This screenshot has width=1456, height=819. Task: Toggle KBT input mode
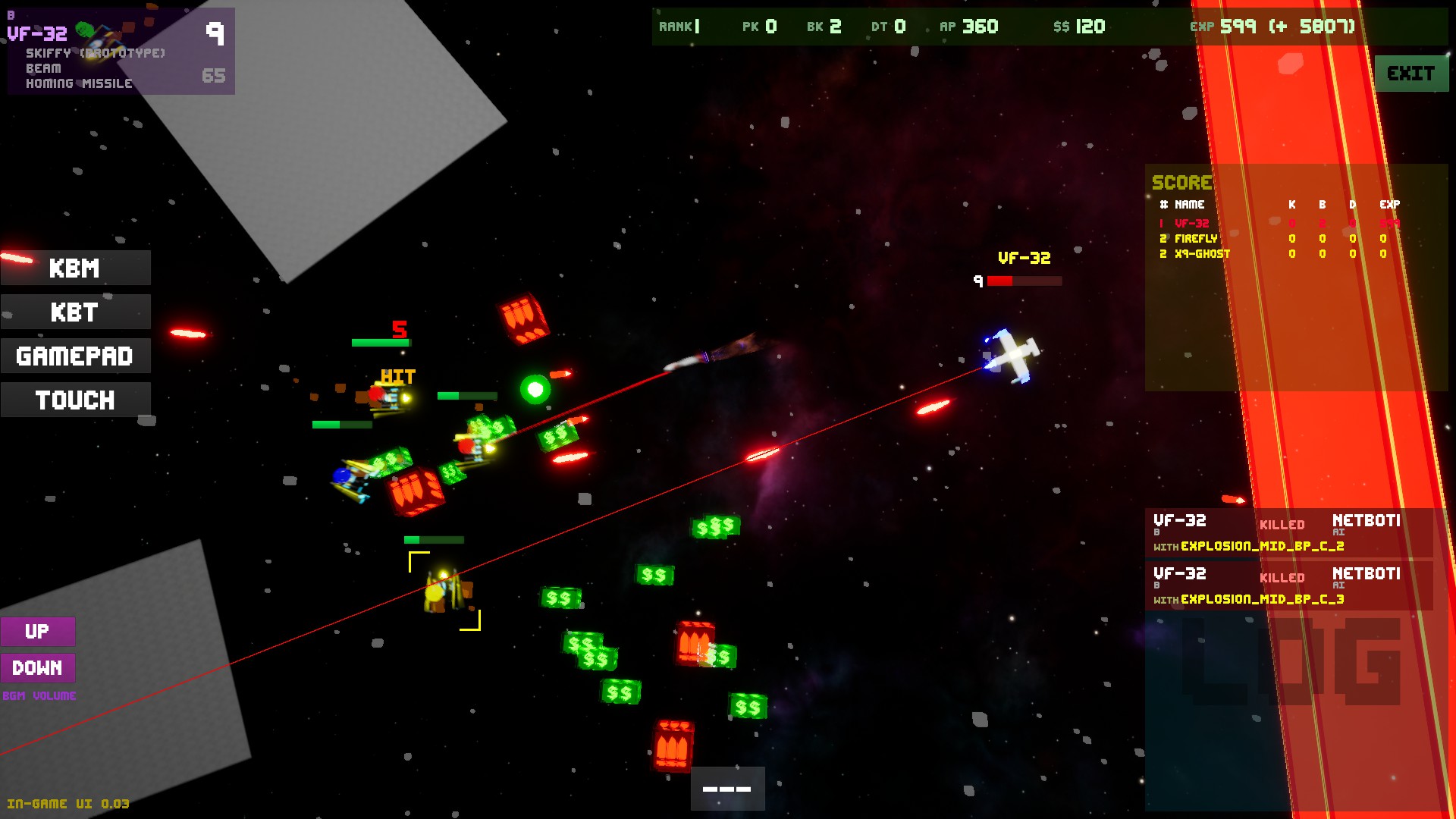pos(75,312)
